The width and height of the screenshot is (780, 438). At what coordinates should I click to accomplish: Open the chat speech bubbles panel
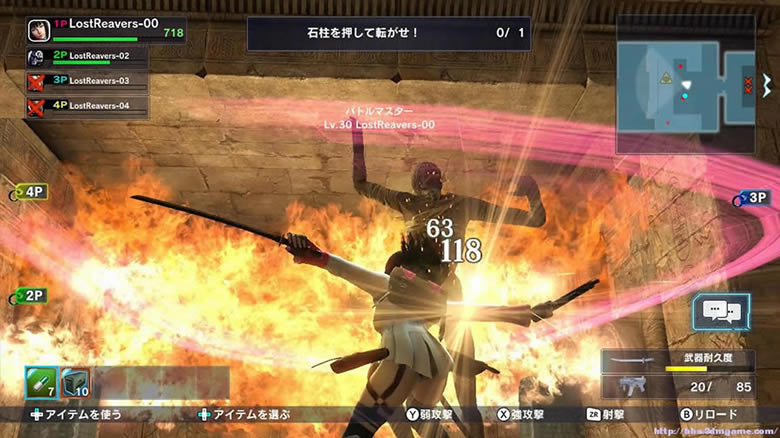pyautogui.click(x=721, y=313)
